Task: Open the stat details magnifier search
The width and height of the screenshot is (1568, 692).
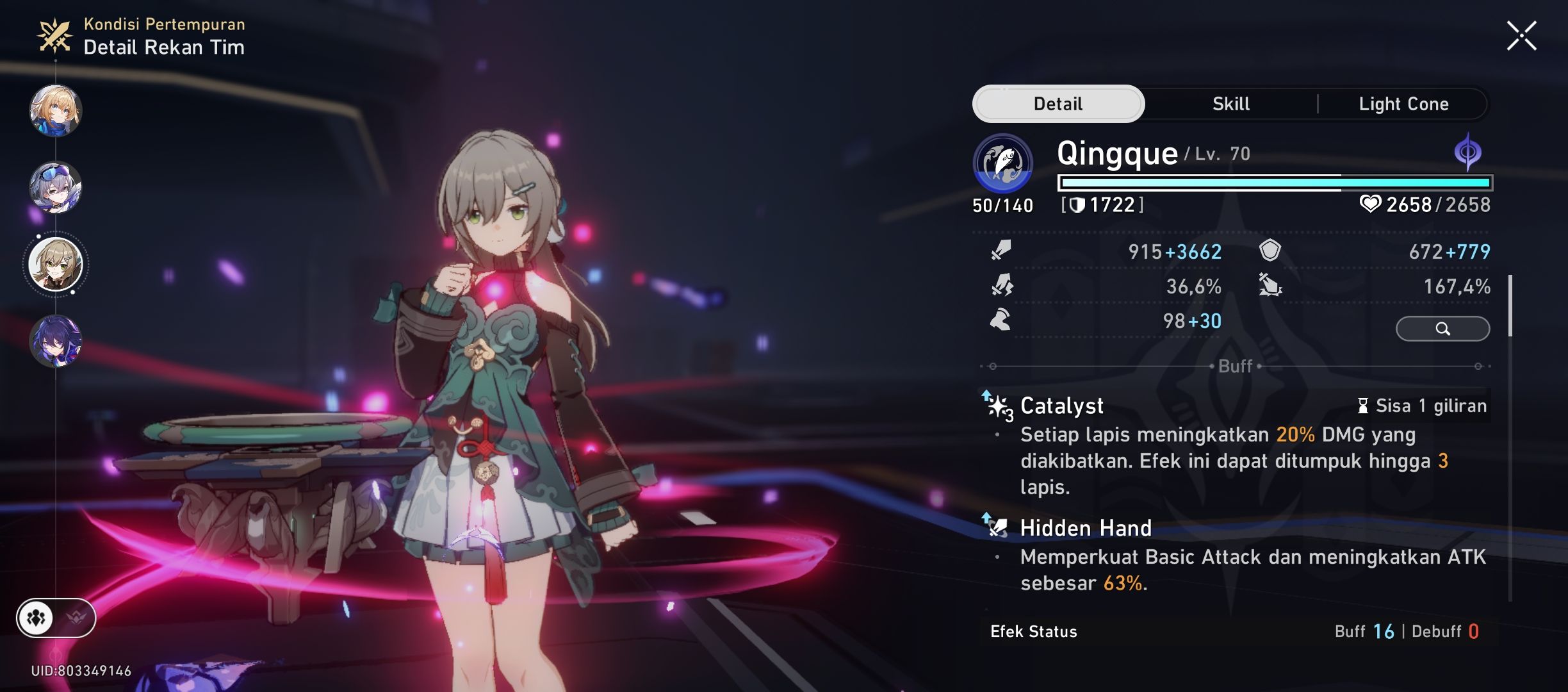Action: pyautogui.click(x=1443, y=328)
